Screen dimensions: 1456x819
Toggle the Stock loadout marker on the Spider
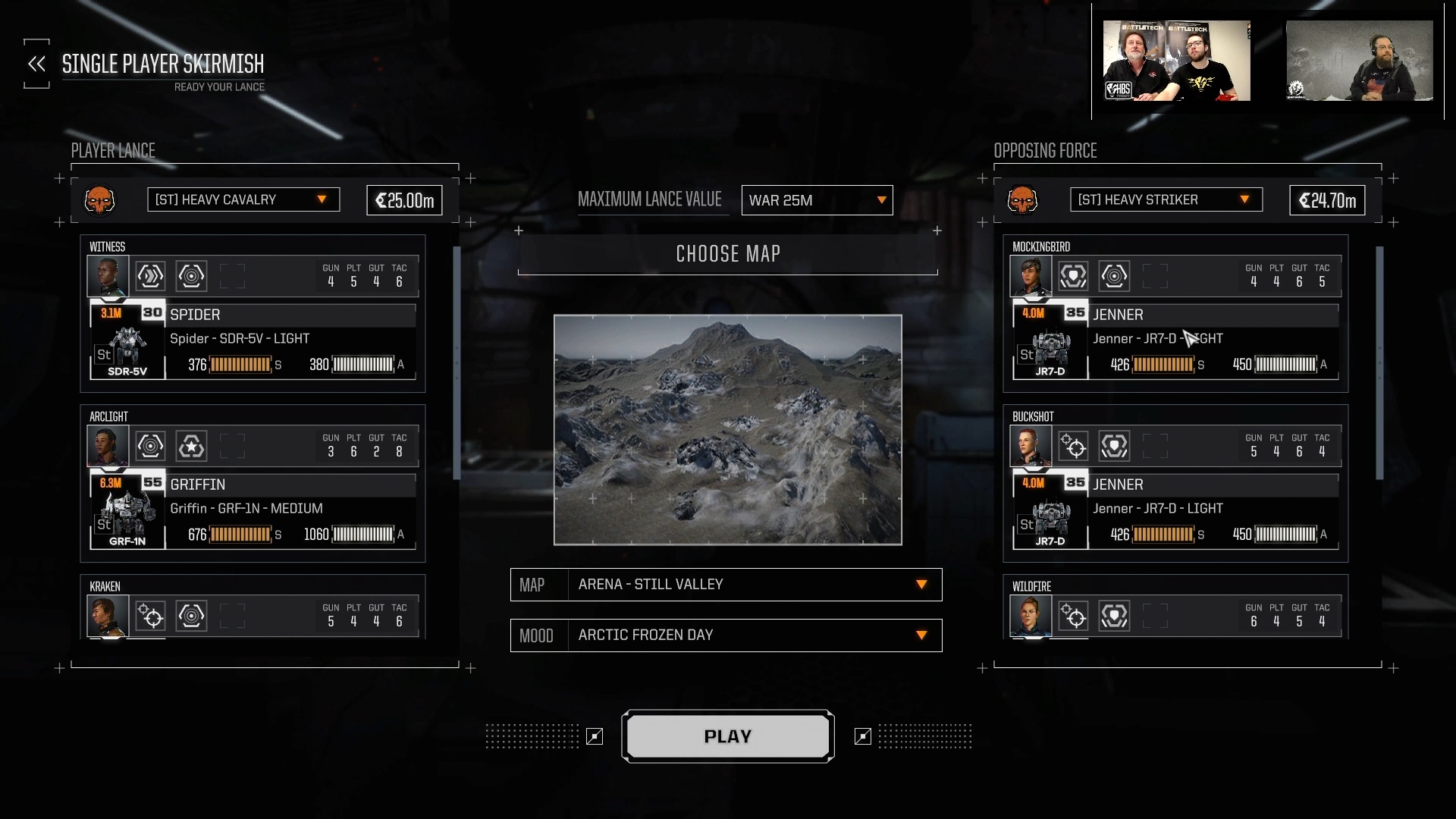pyautogui.click(x=102, y=354)
